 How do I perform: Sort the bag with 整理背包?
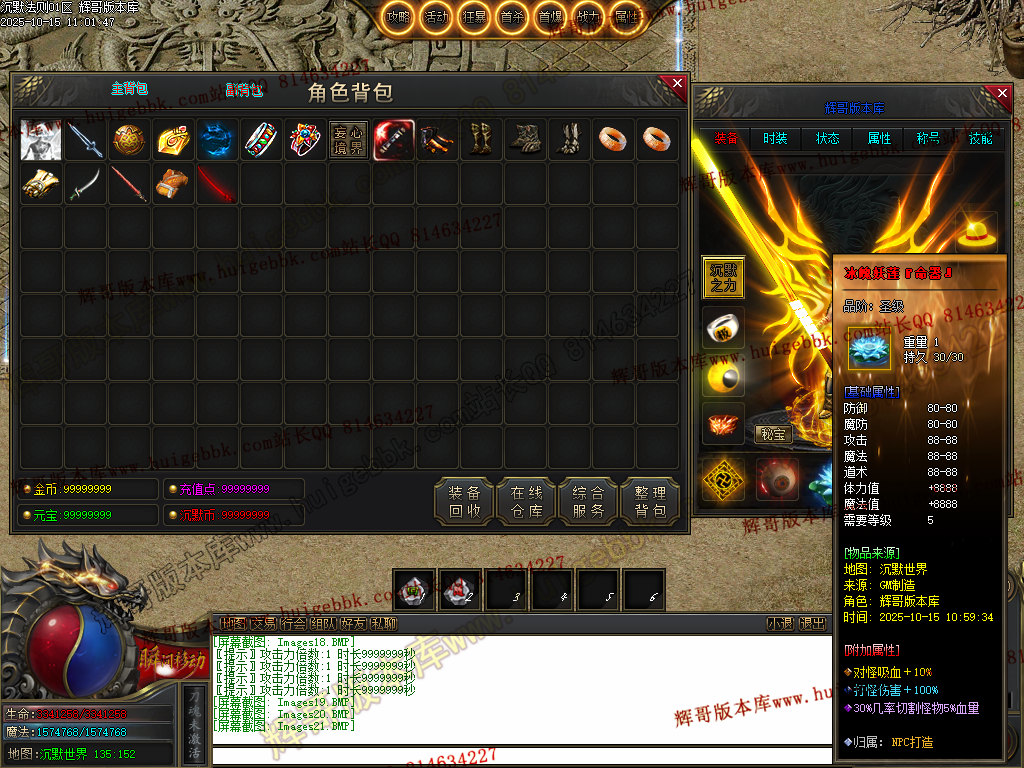tap(650, 501)
